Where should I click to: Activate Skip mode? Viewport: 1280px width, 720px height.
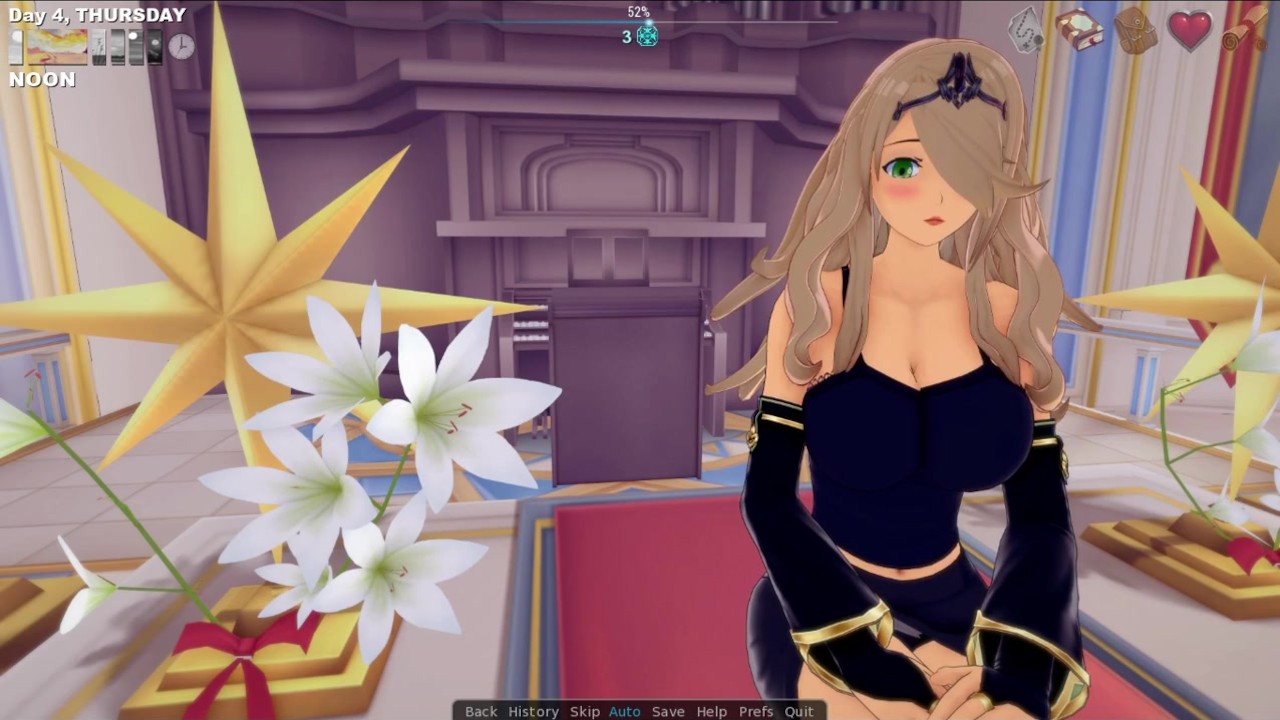point(585,711)
